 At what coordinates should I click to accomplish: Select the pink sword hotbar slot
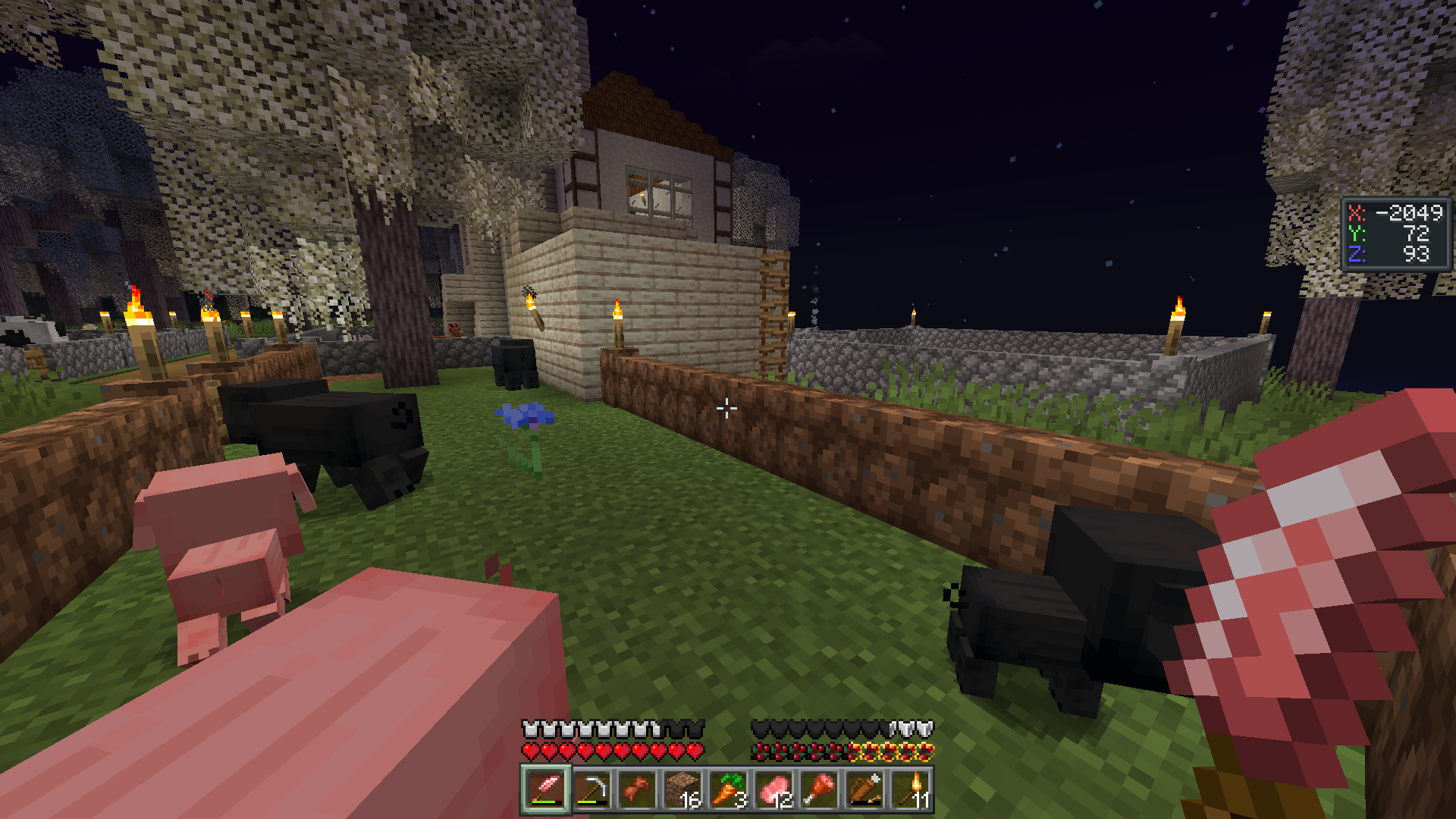pyautogui.click(x=546, y=790)
